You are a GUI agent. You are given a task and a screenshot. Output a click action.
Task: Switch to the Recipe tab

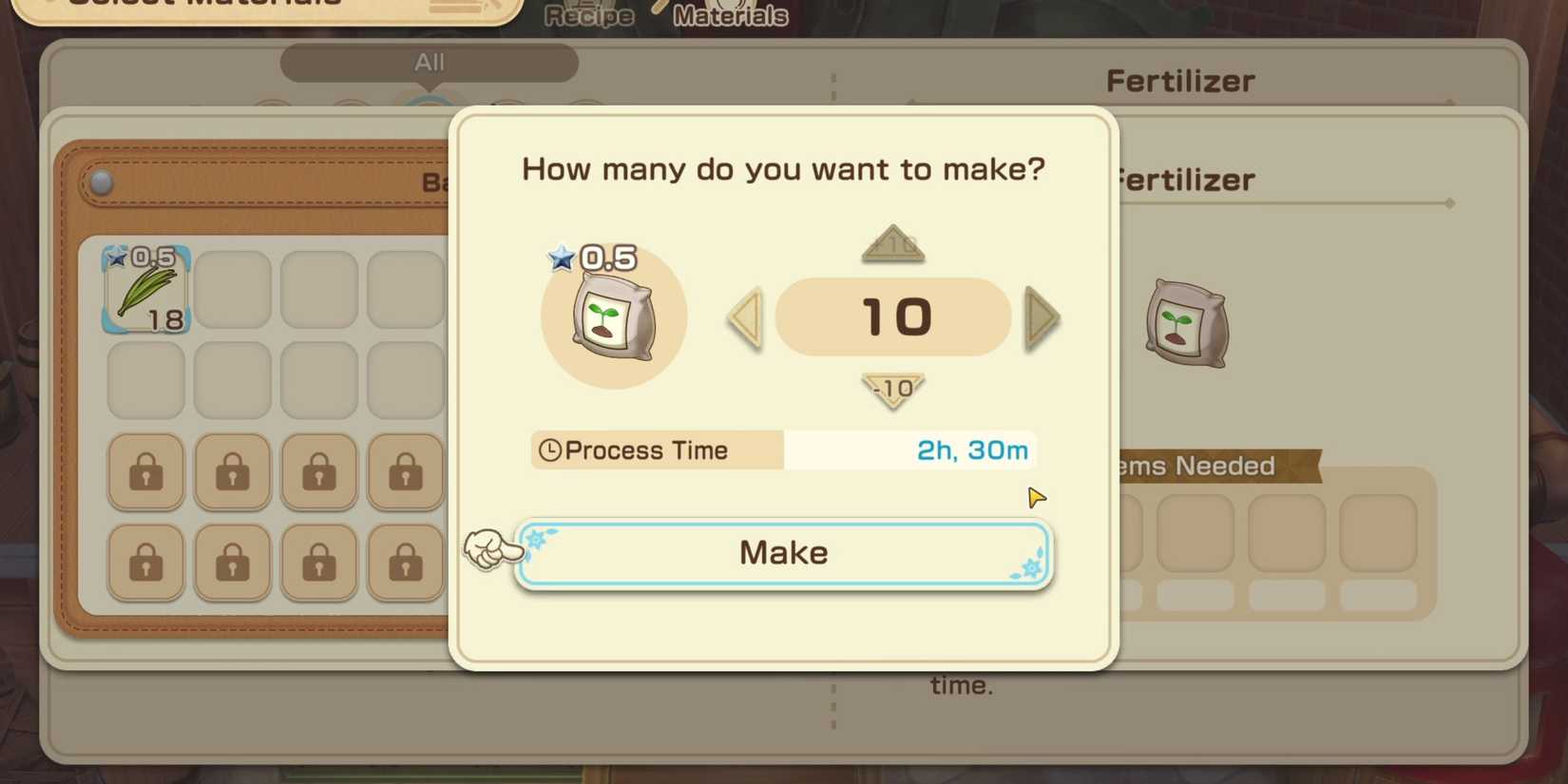tap(589, 16)
